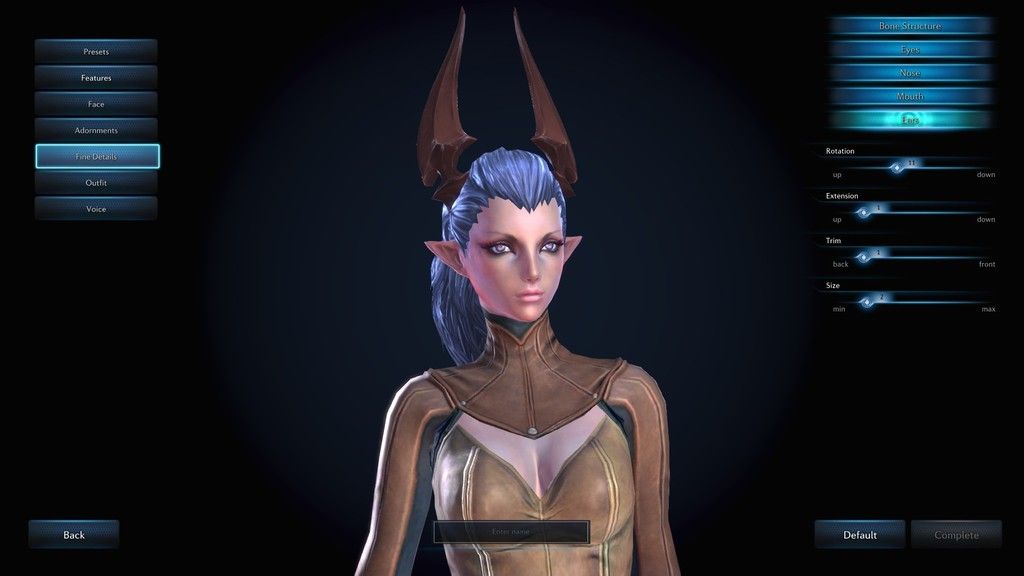Reset appearance with the Default button
This screenshot has height=576, width=1024.
pos(859,535)
